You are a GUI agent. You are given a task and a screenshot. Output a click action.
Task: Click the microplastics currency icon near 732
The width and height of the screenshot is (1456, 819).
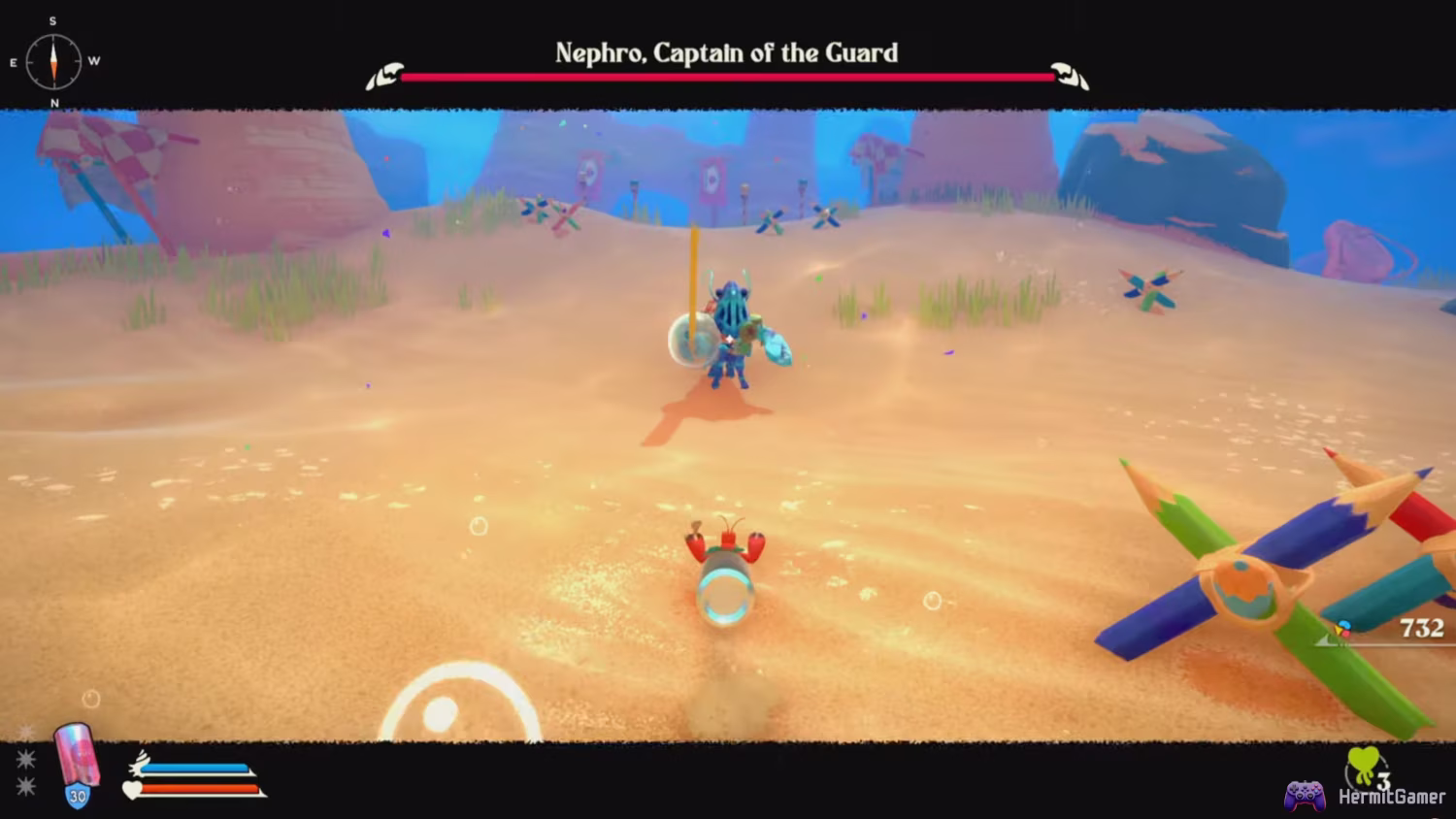[1343, 627]
